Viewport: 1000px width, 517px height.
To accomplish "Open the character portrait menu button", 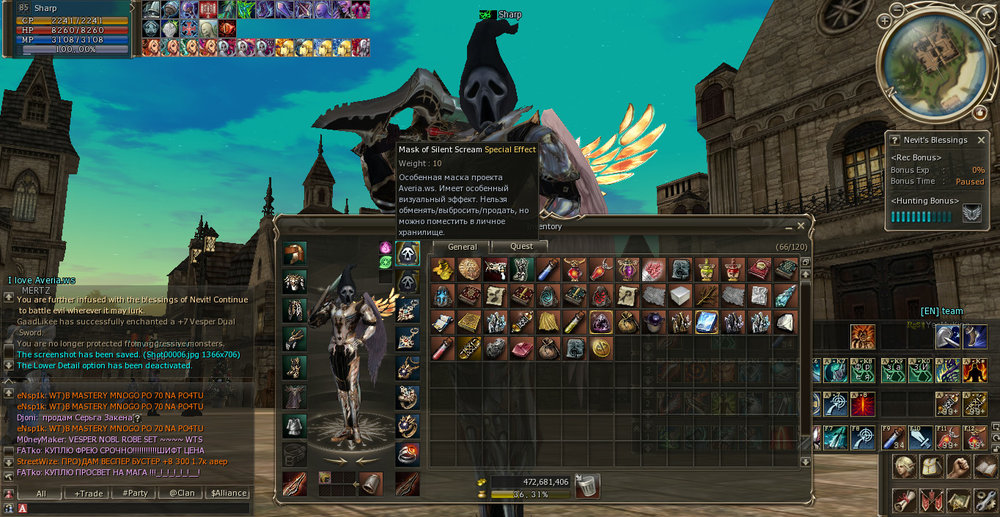I will coord(904,468).
